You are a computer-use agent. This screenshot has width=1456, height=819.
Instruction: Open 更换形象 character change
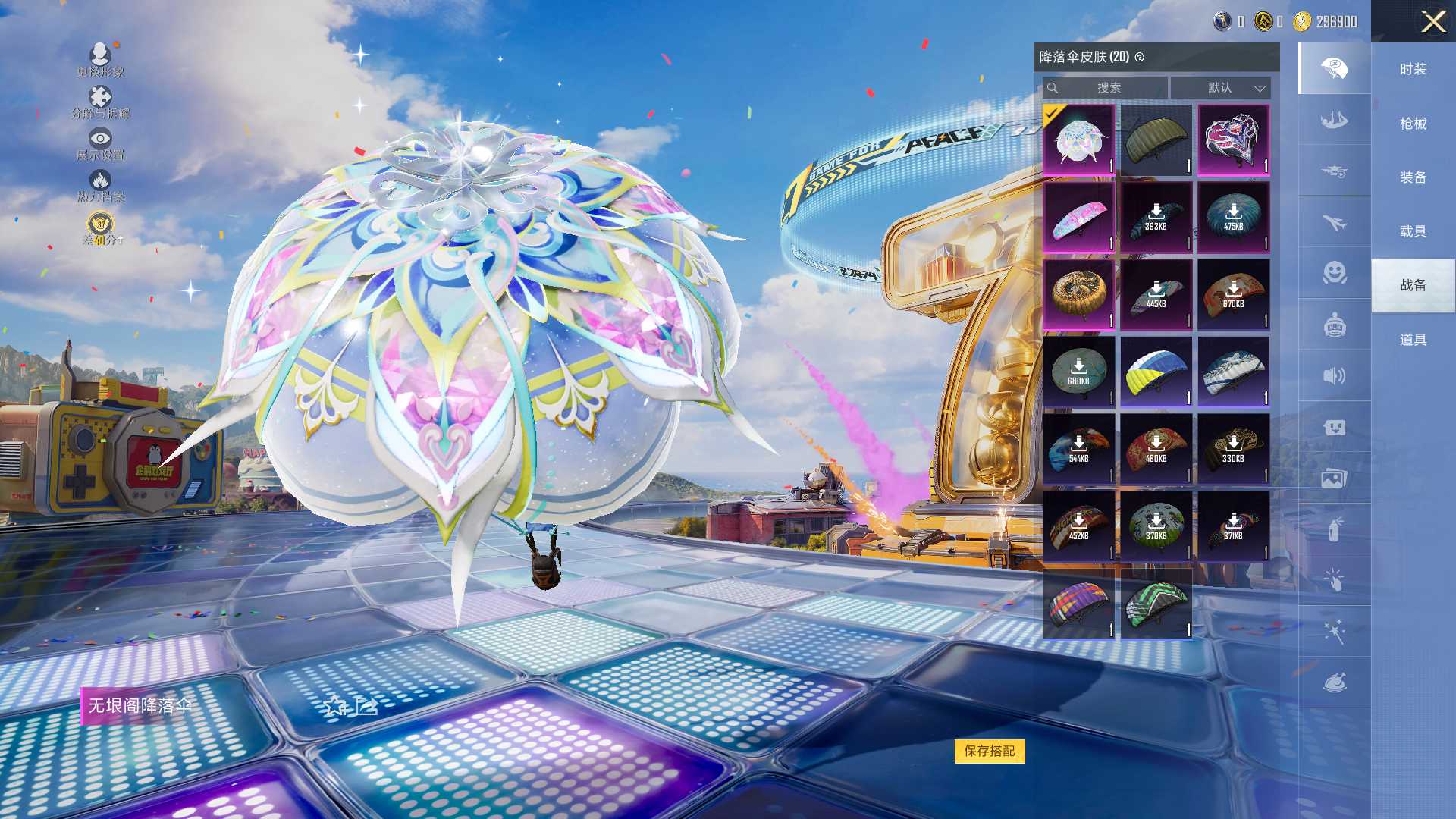click(100, 55)
